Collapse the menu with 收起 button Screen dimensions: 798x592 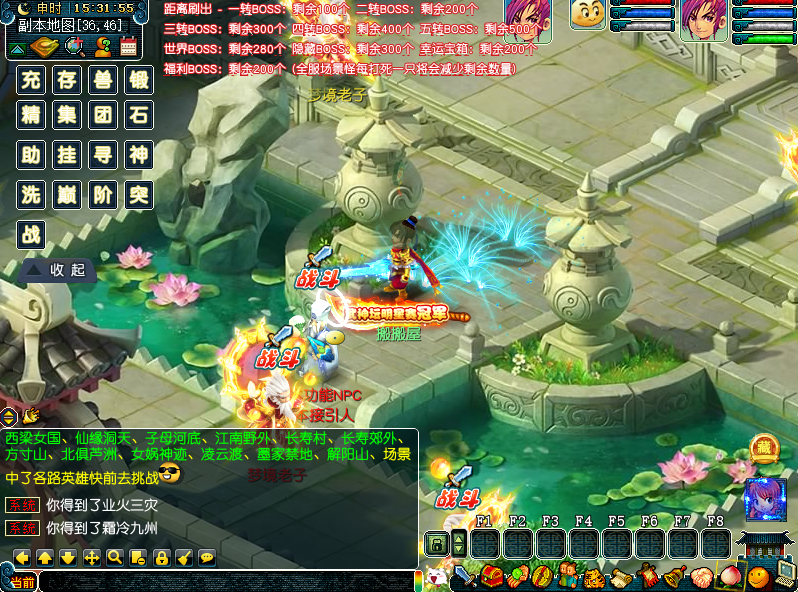click(58, 270)
